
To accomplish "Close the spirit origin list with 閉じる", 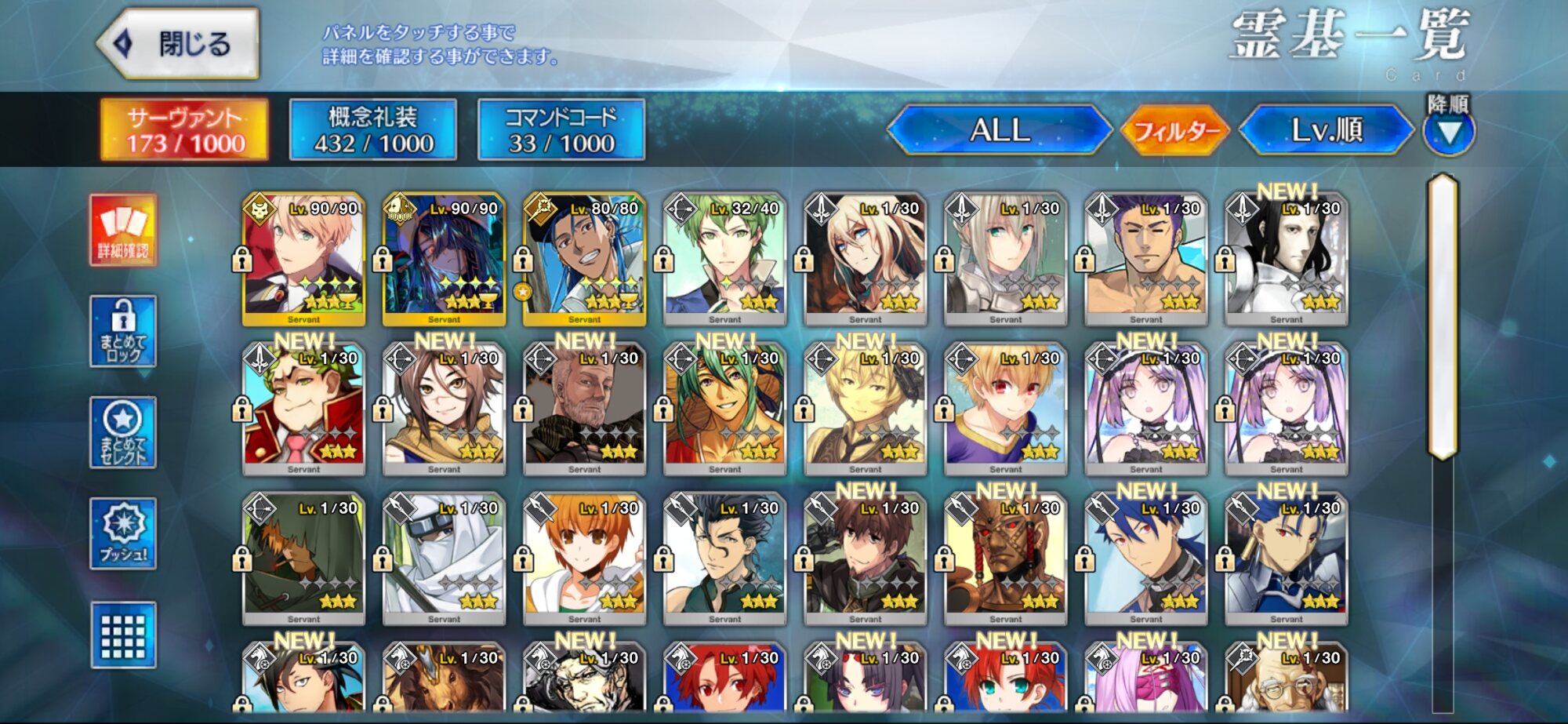I will (180, 44).
